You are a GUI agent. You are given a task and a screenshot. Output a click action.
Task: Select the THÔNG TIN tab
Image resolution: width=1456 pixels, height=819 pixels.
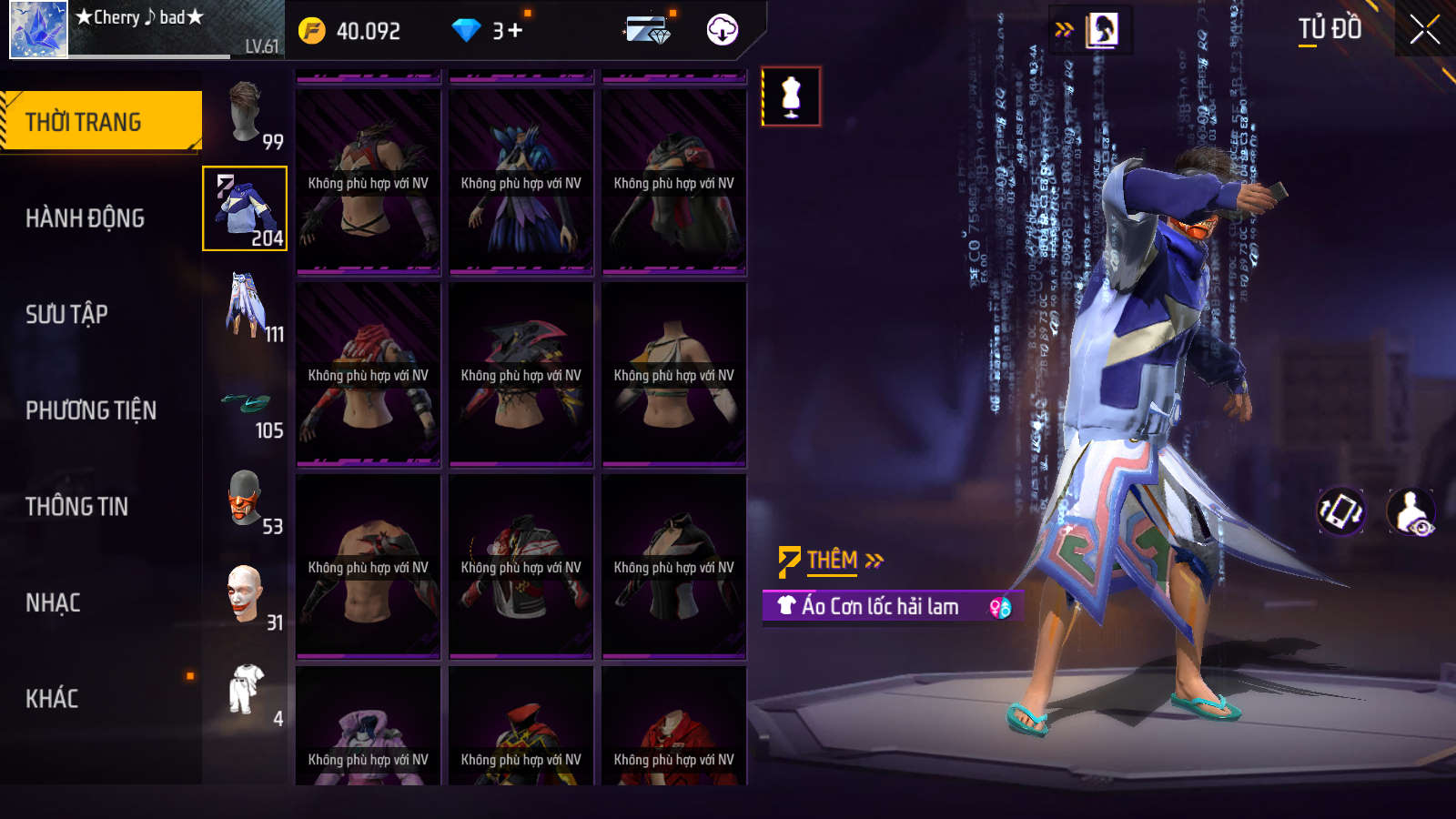(76, 507)
